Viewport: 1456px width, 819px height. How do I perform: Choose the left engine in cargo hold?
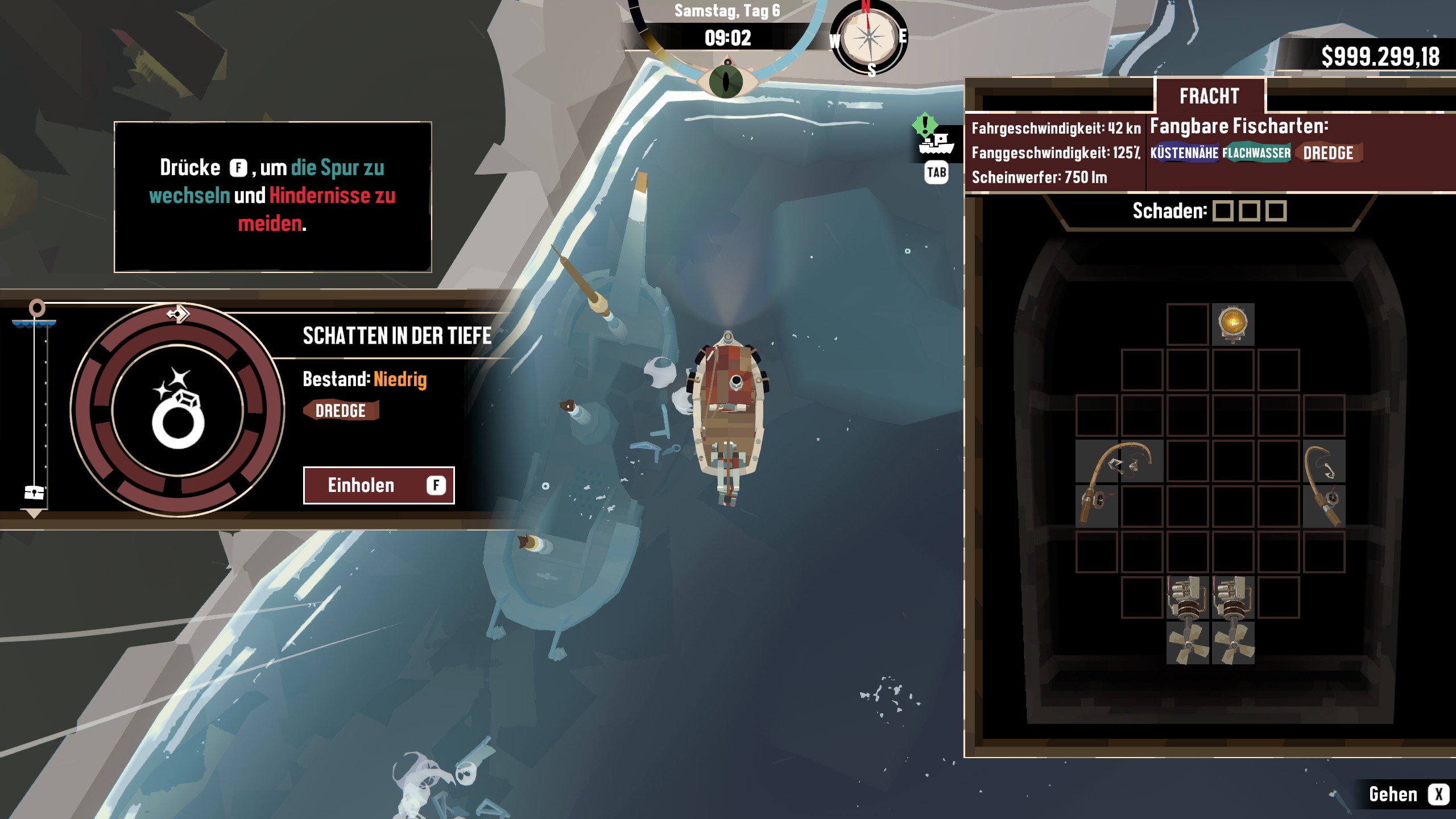click(x=1188, y=620)
